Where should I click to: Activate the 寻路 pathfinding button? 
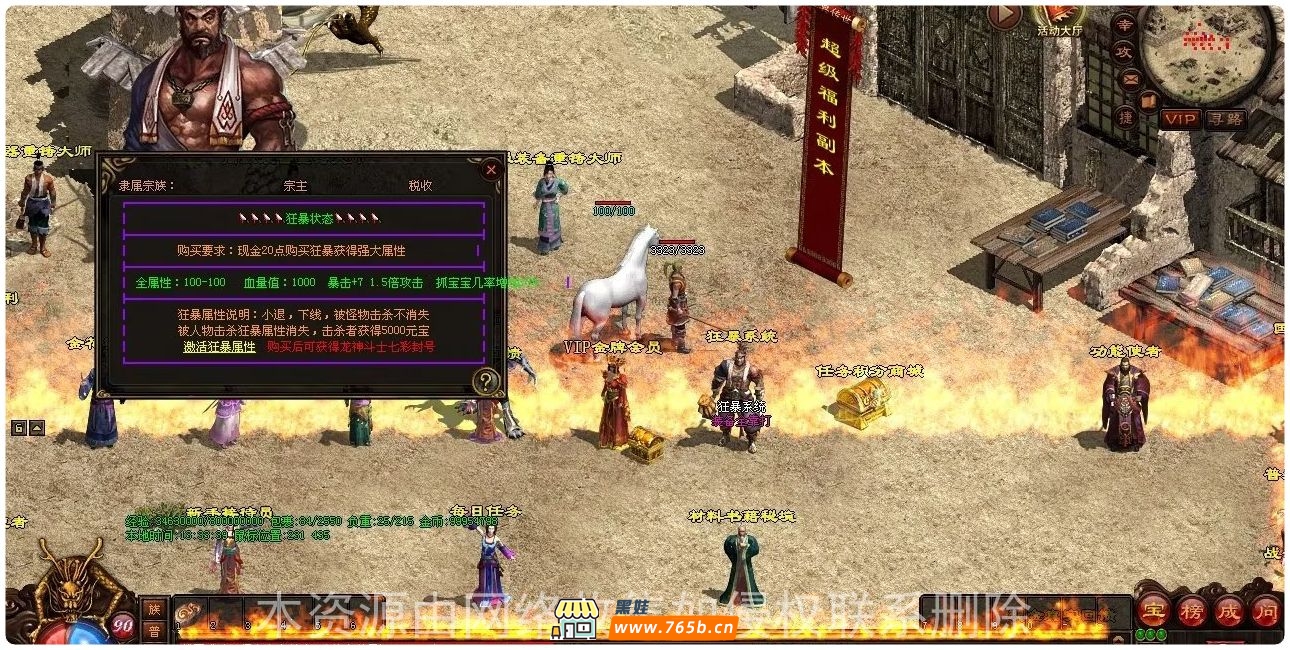coord(1225,119)
